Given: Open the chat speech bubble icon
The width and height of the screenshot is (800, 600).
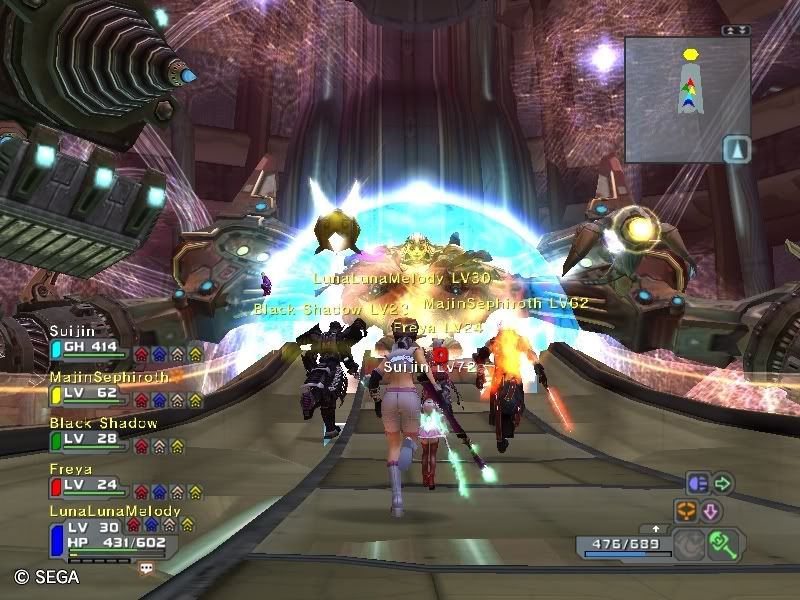Looking at the screenshot, I should pos(147,568).
